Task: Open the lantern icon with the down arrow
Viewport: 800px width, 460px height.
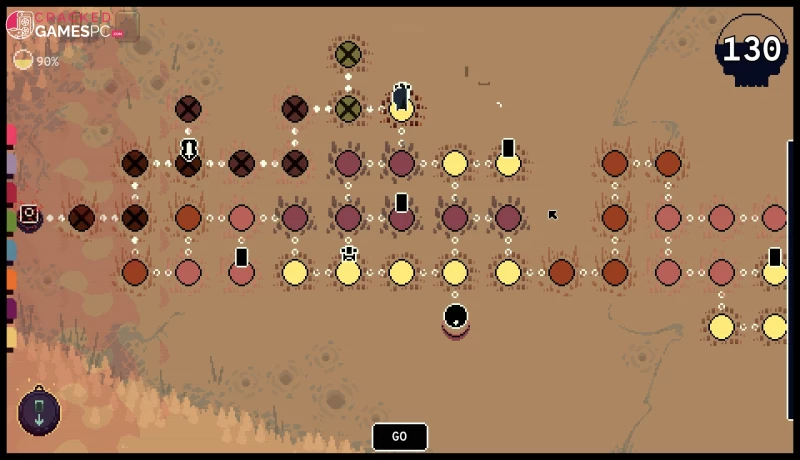Action: coord(39,411)
